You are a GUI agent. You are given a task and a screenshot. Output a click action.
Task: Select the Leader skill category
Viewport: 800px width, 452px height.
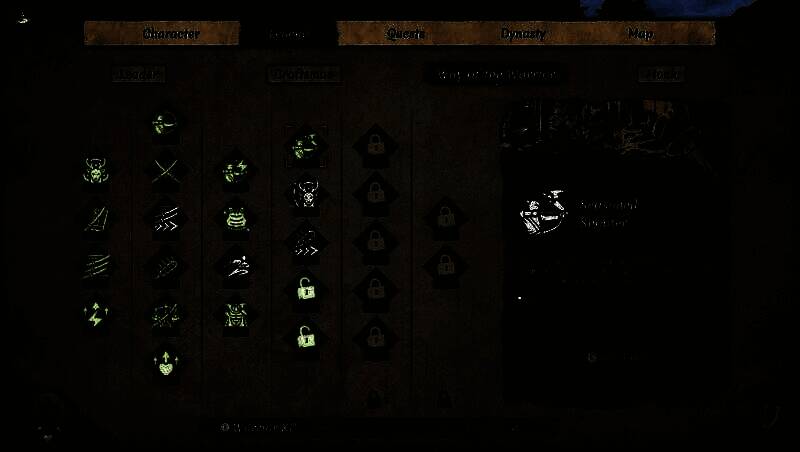pyautogui.click(x=138, y=74)
